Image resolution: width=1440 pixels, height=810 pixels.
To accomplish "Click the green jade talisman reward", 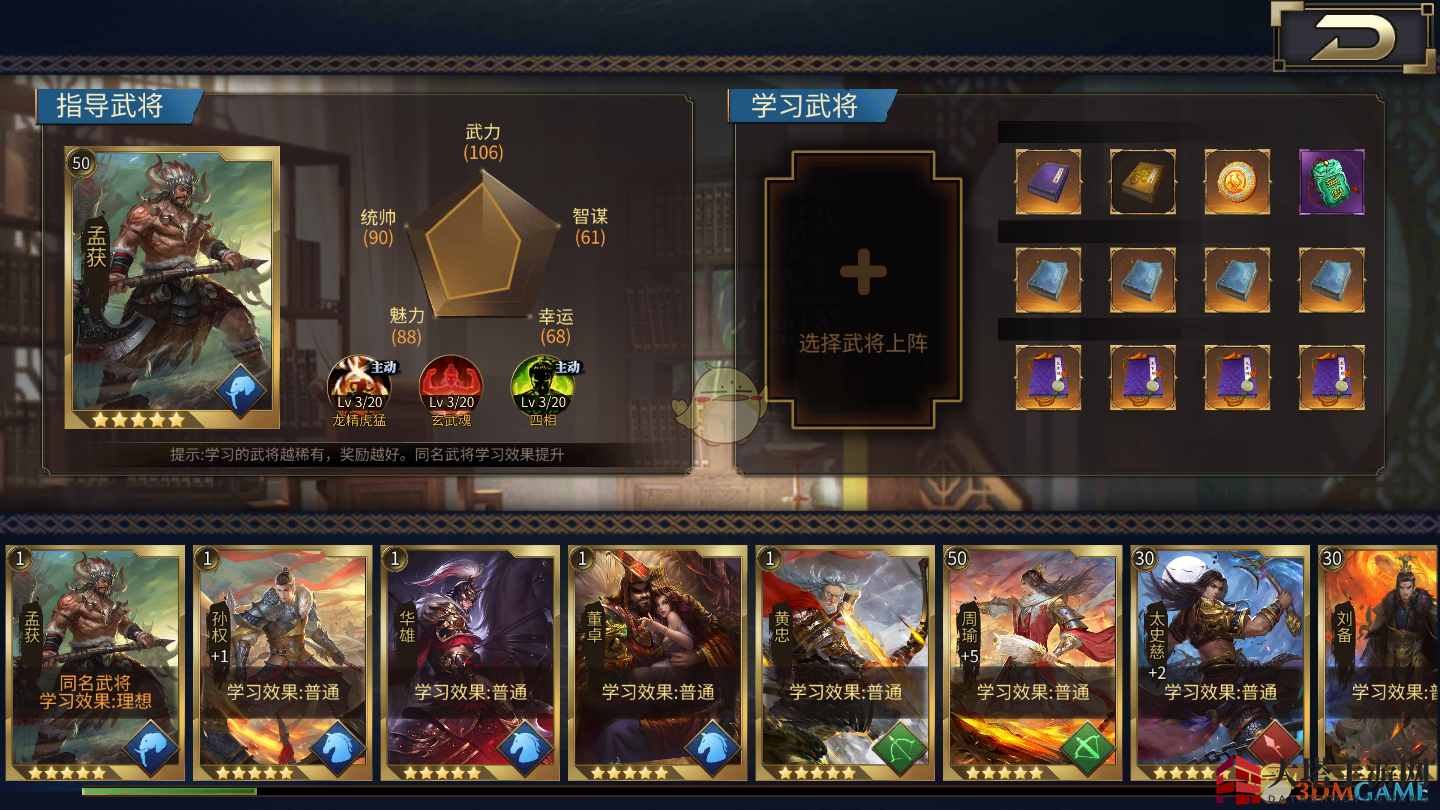I will 1331,182.
